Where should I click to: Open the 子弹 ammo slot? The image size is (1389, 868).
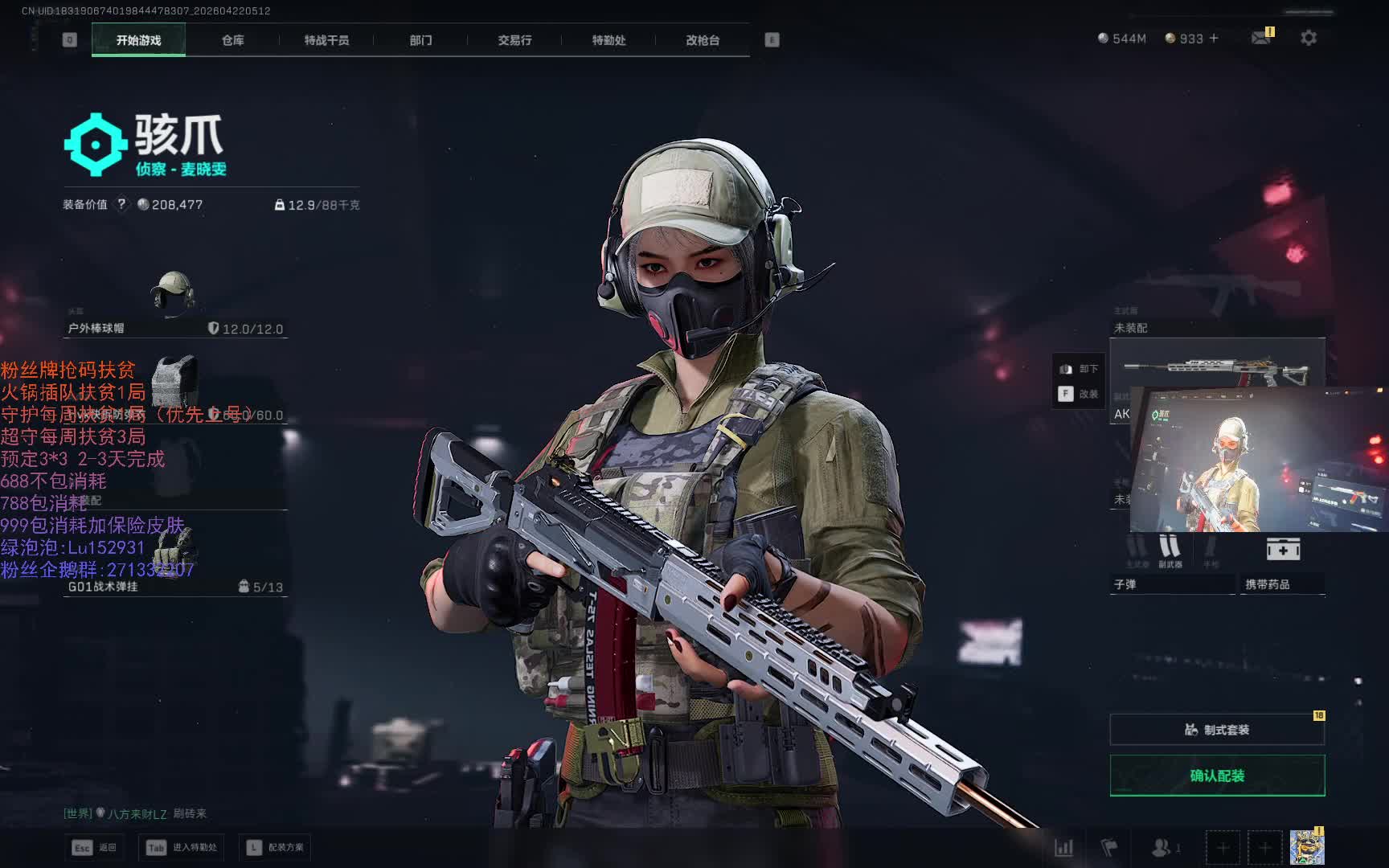pos(1170,565)
